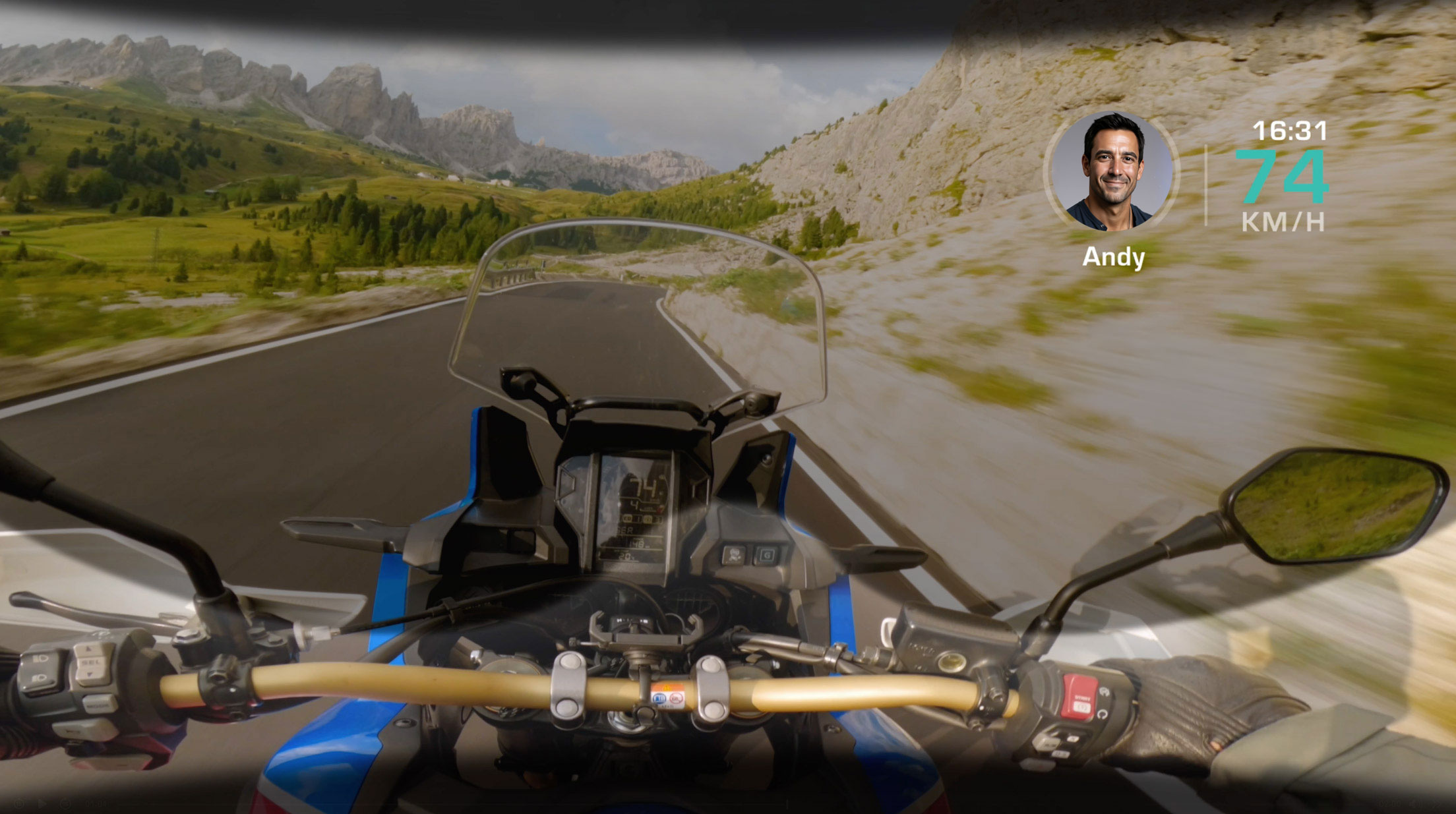Viewport: 1456px width, 814px height.
Task: Click the fuel range readout on the dash display
Action: 639,543
